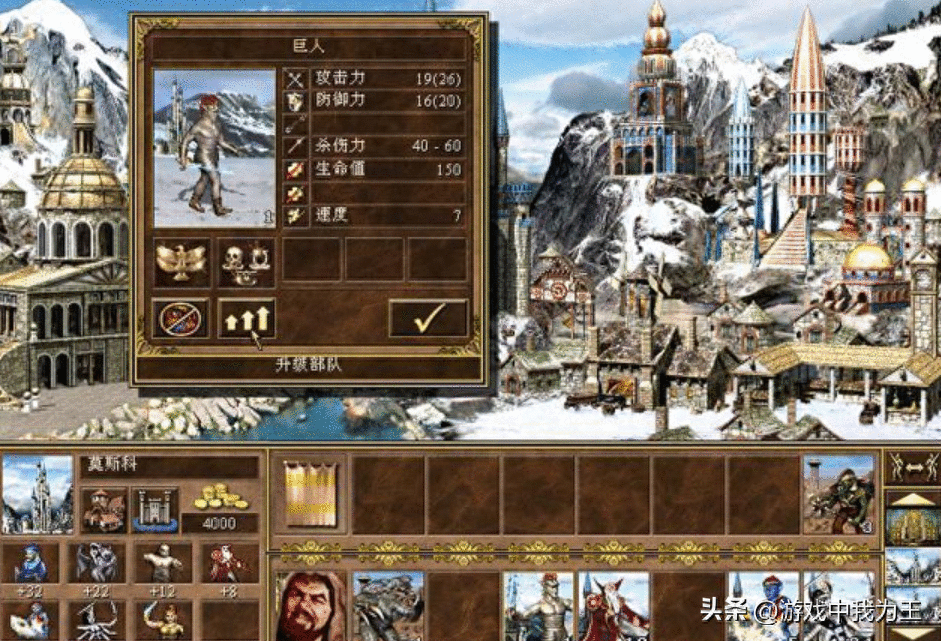Click the striped garrison banner flag
Image resolution: width=941 pixels, height=641 pixels.
tap(309, 494)
